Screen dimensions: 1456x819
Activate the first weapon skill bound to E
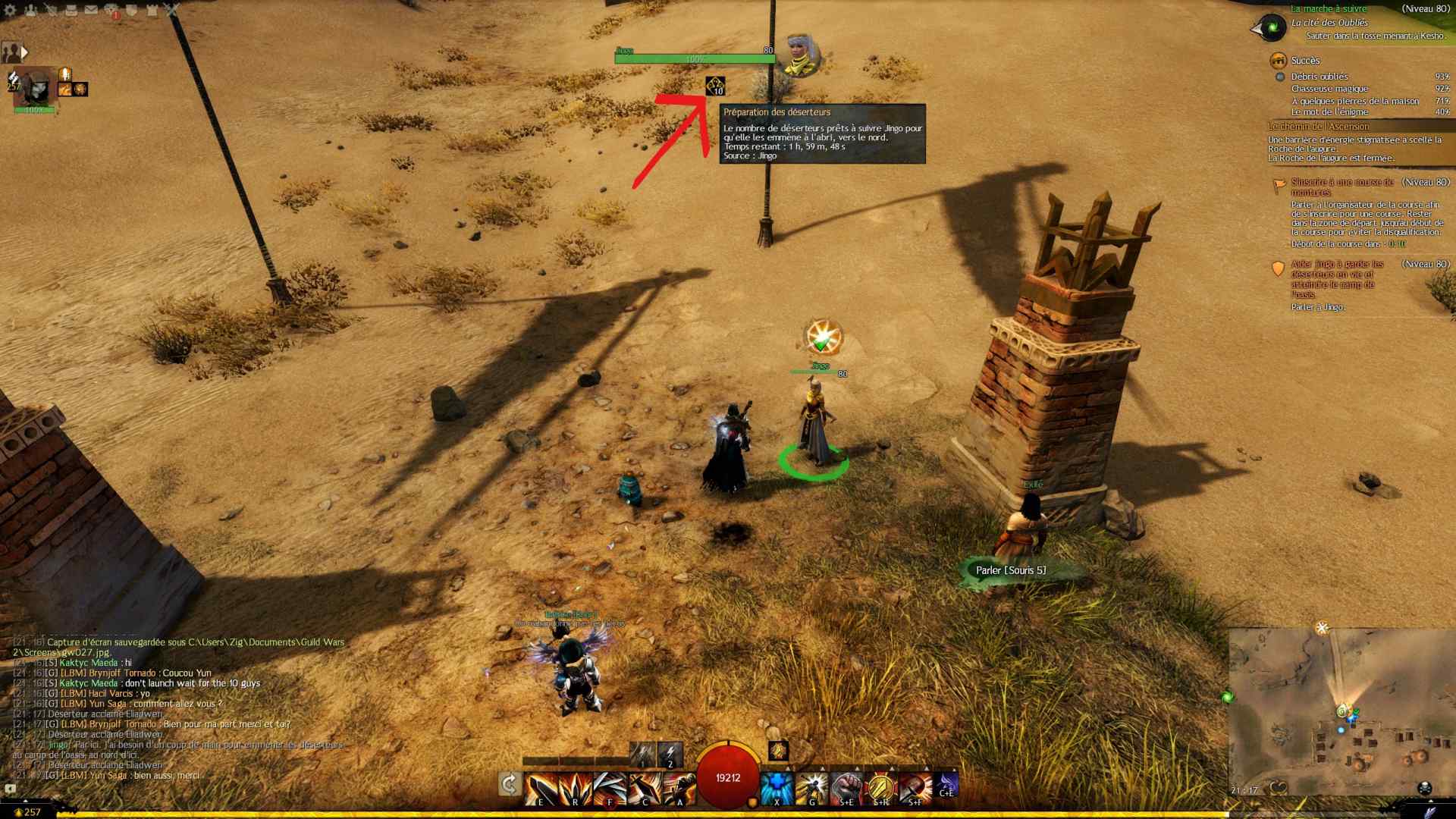point(540,789)
